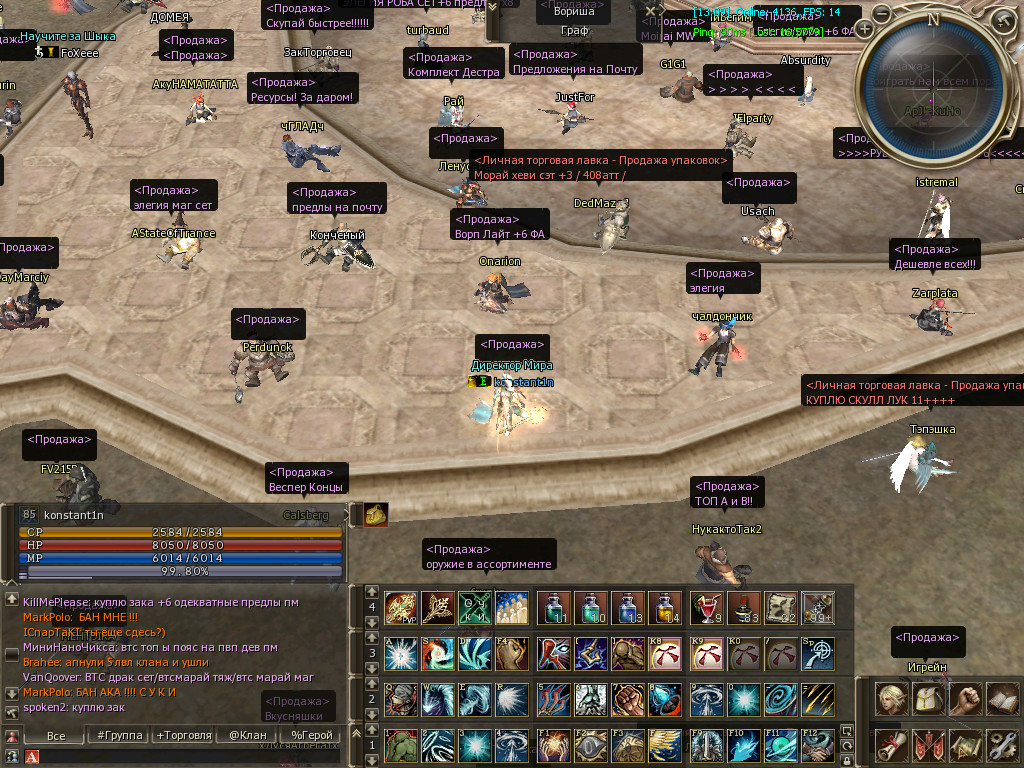Open the world map menu icon
Viewport: 1024px width, 768px height.
coord(966,744)
